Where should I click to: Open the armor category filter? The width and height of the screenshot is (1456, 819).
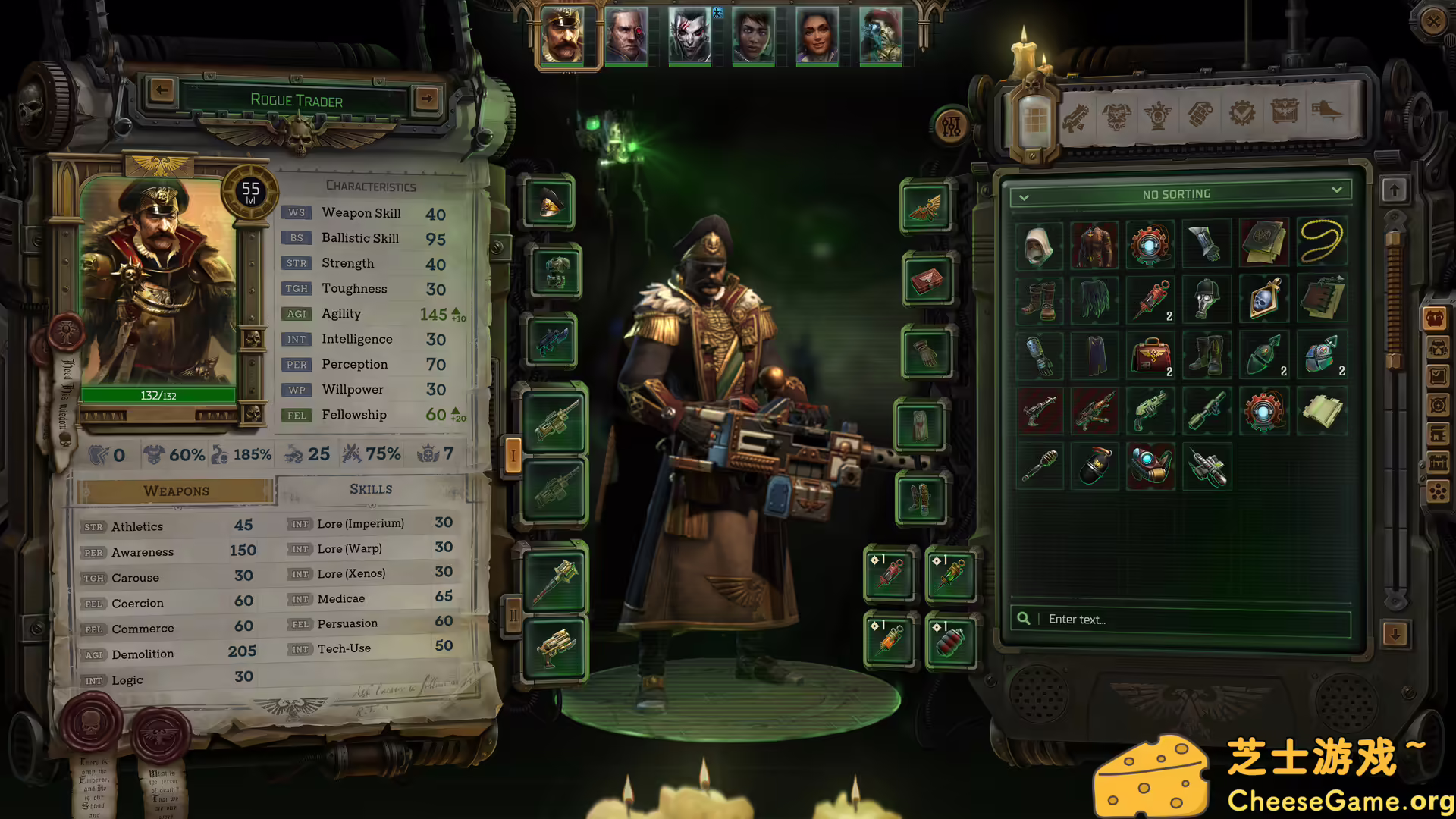click(x=1117, y=116)
